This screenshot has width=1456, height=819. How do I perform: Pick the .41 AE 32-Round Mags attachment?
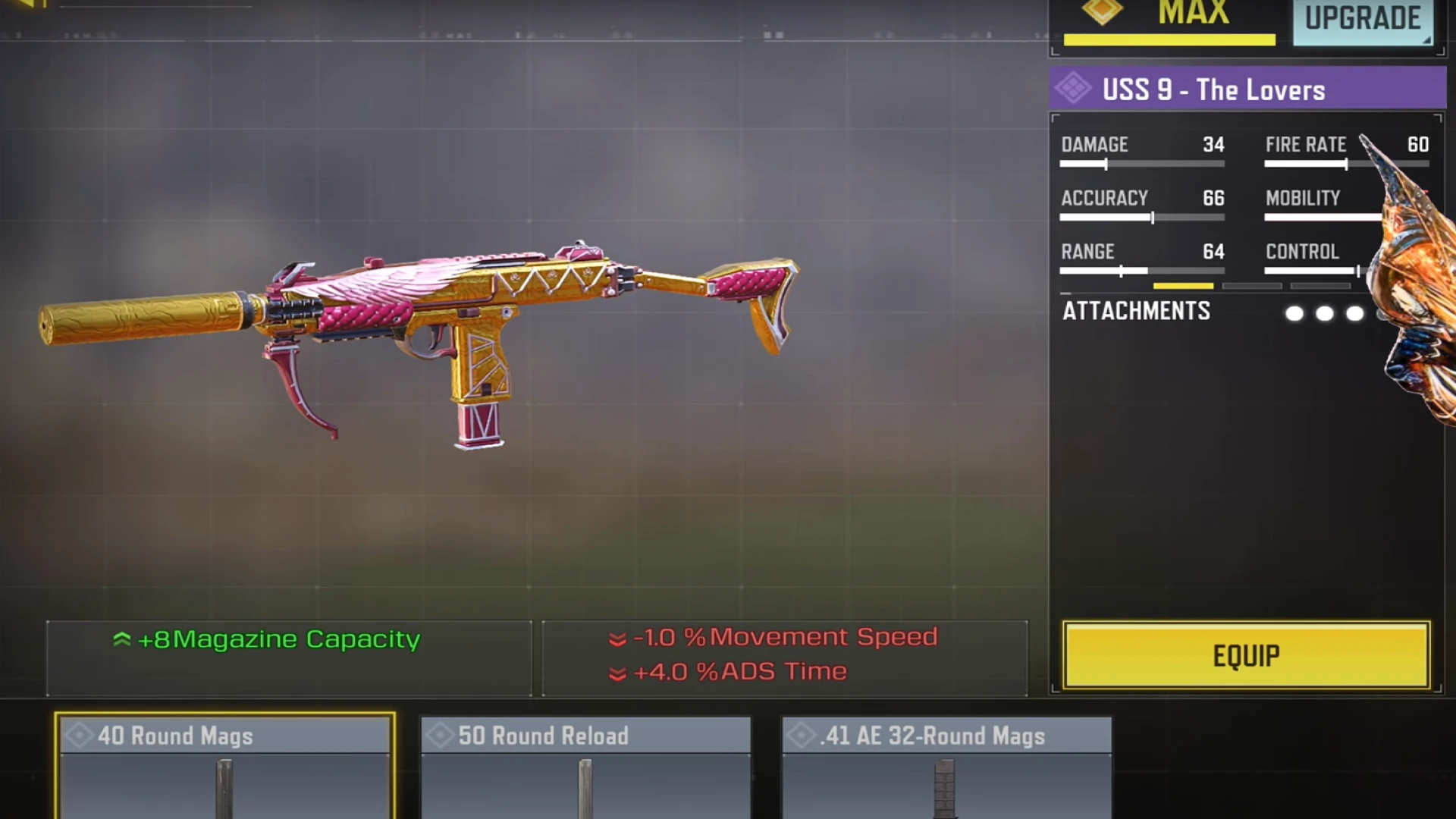946,766
